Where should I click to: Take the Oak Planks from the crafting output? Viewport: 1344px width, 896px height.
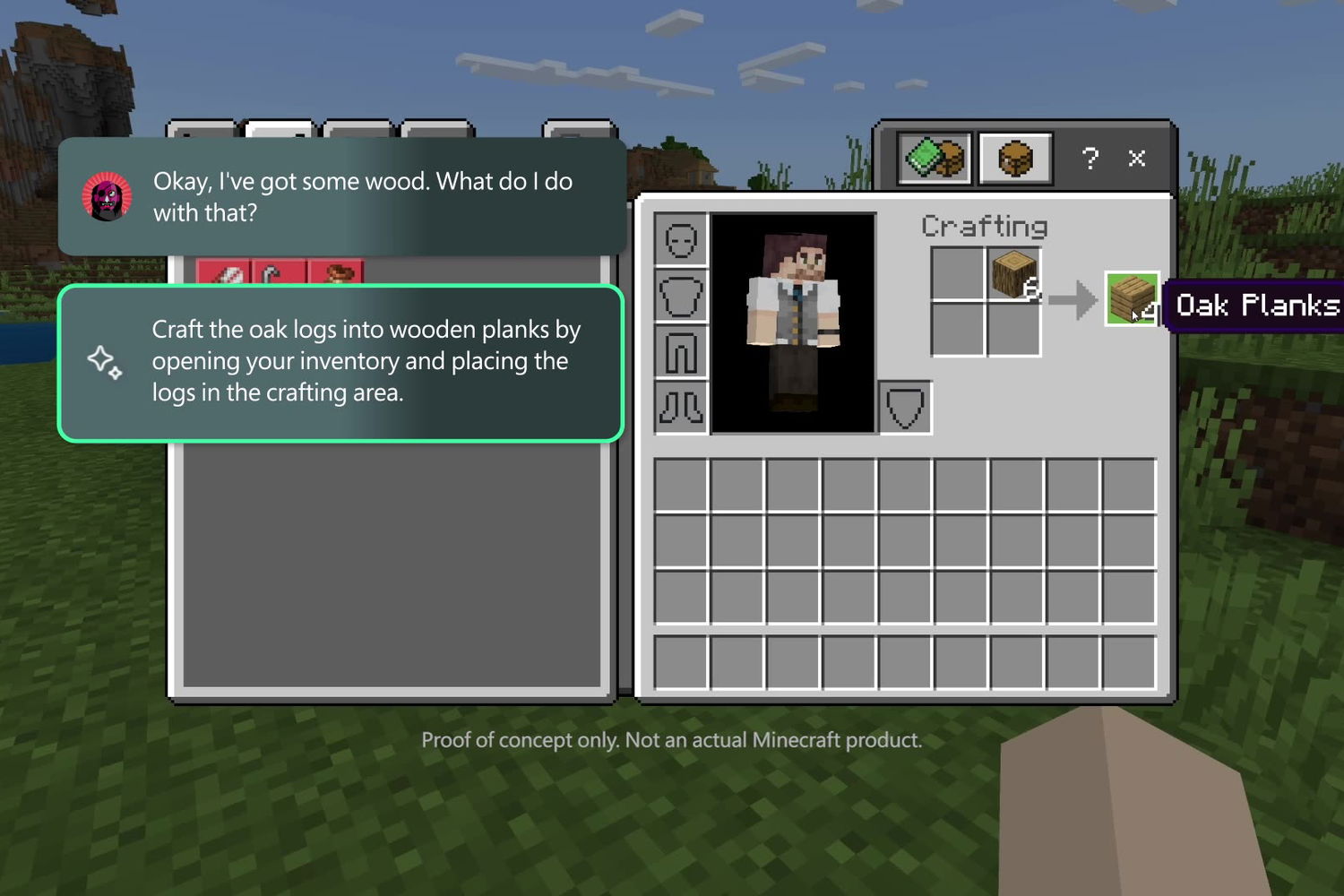[1132, 298]
